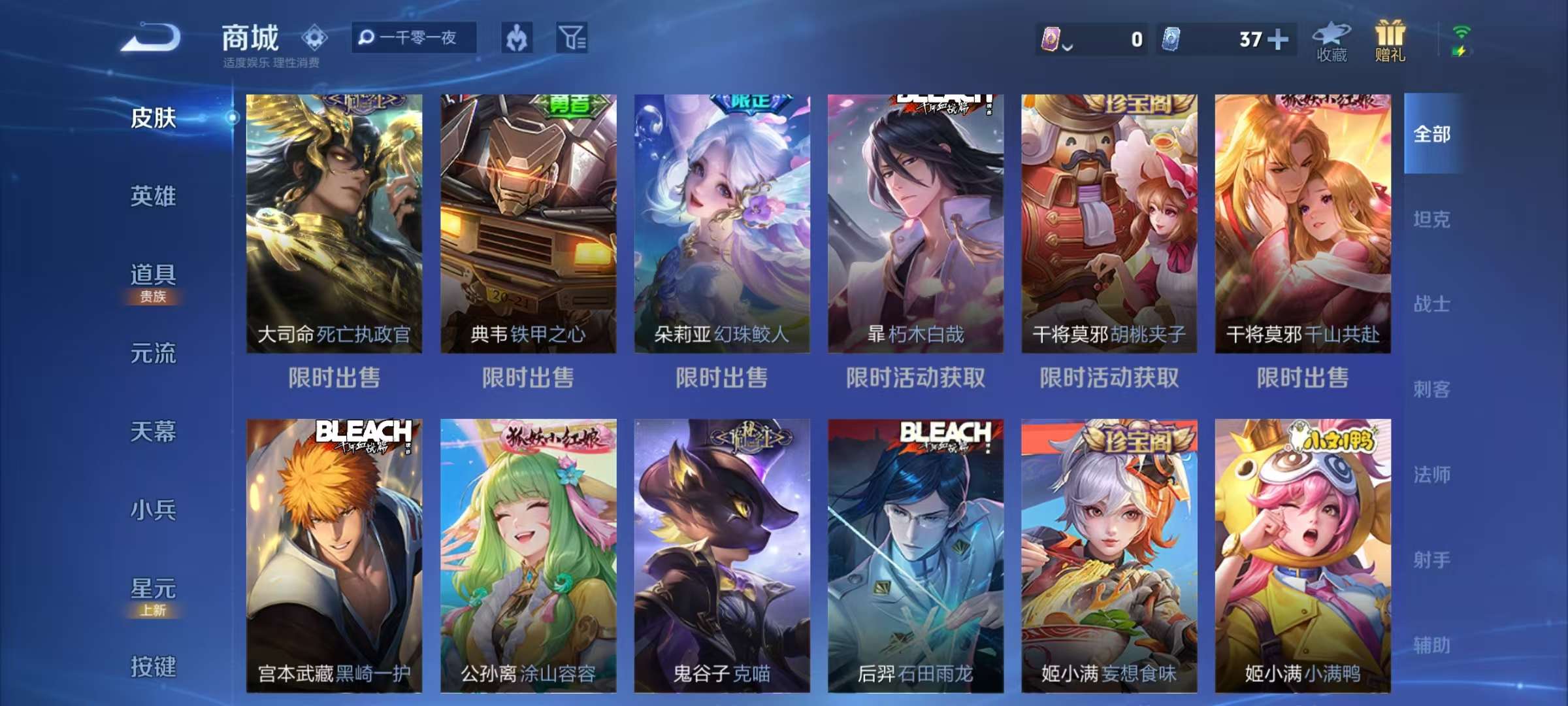This screenshot has height=706, width=1568.
Task: Select 大司命 死亡执政官 skin card
Action: point(334,224)
